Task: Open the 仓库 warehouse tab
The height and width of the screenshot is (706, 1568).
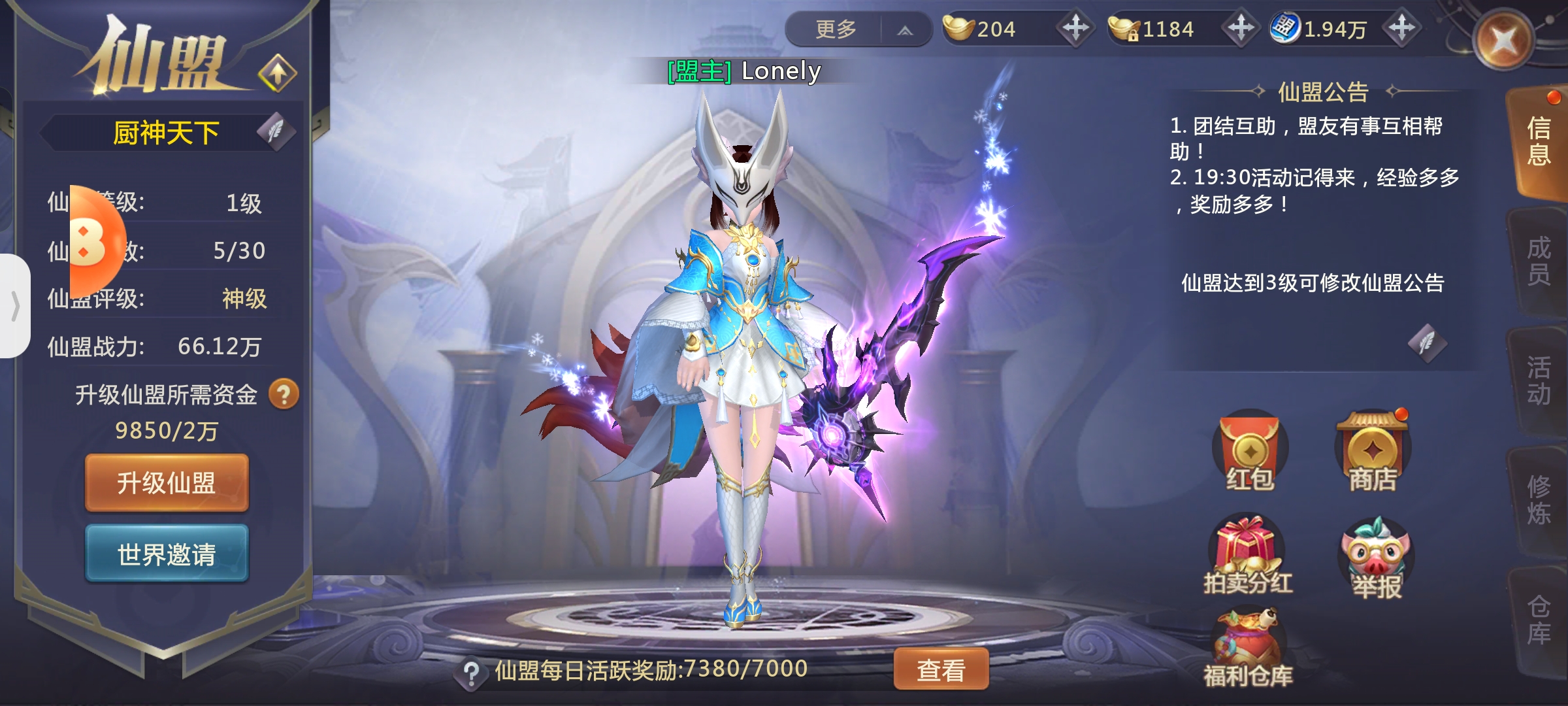Action: tap(1539, 620)
